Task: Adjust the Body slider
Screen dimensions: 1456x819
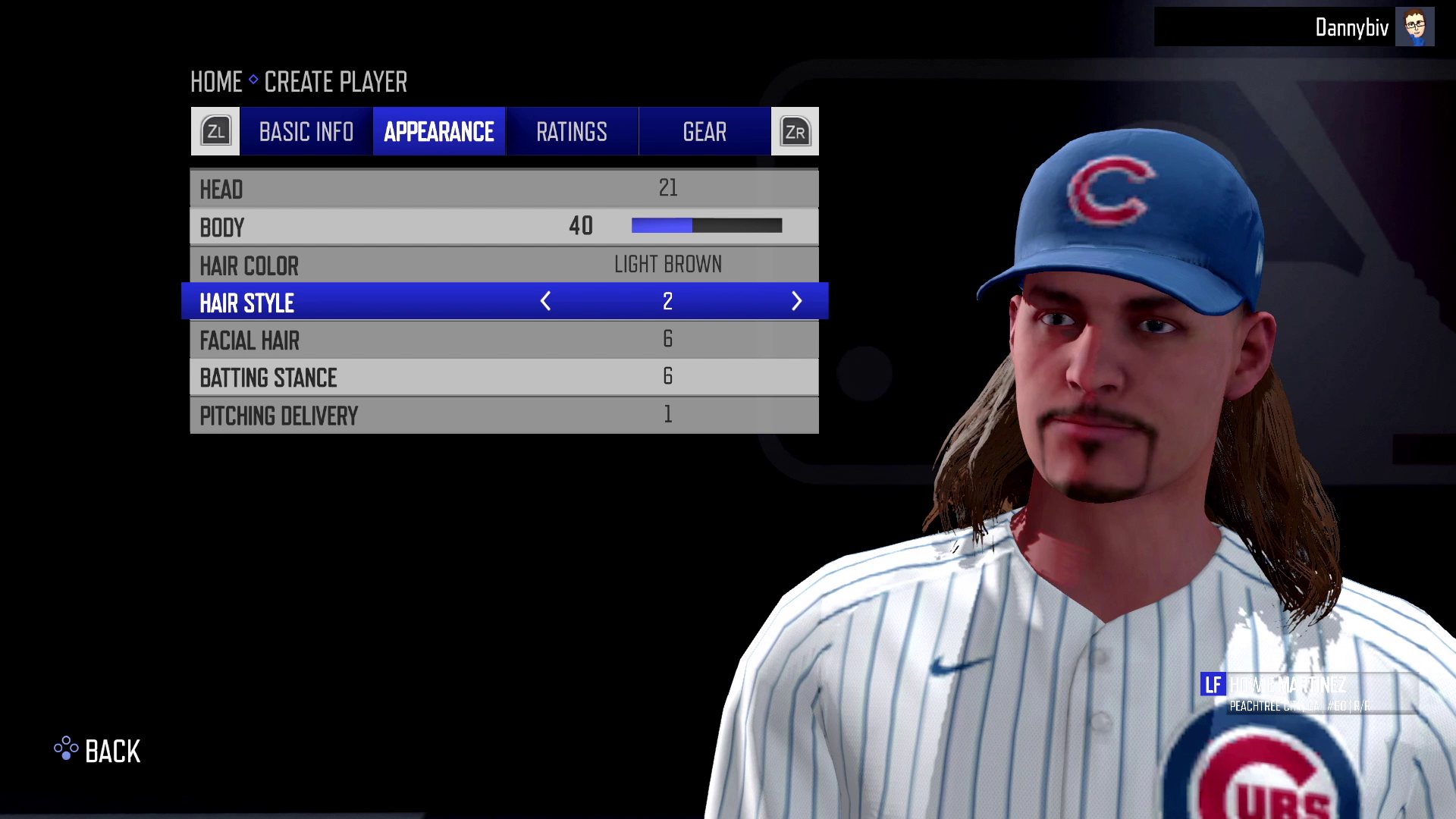Action: tap(705, 225)
